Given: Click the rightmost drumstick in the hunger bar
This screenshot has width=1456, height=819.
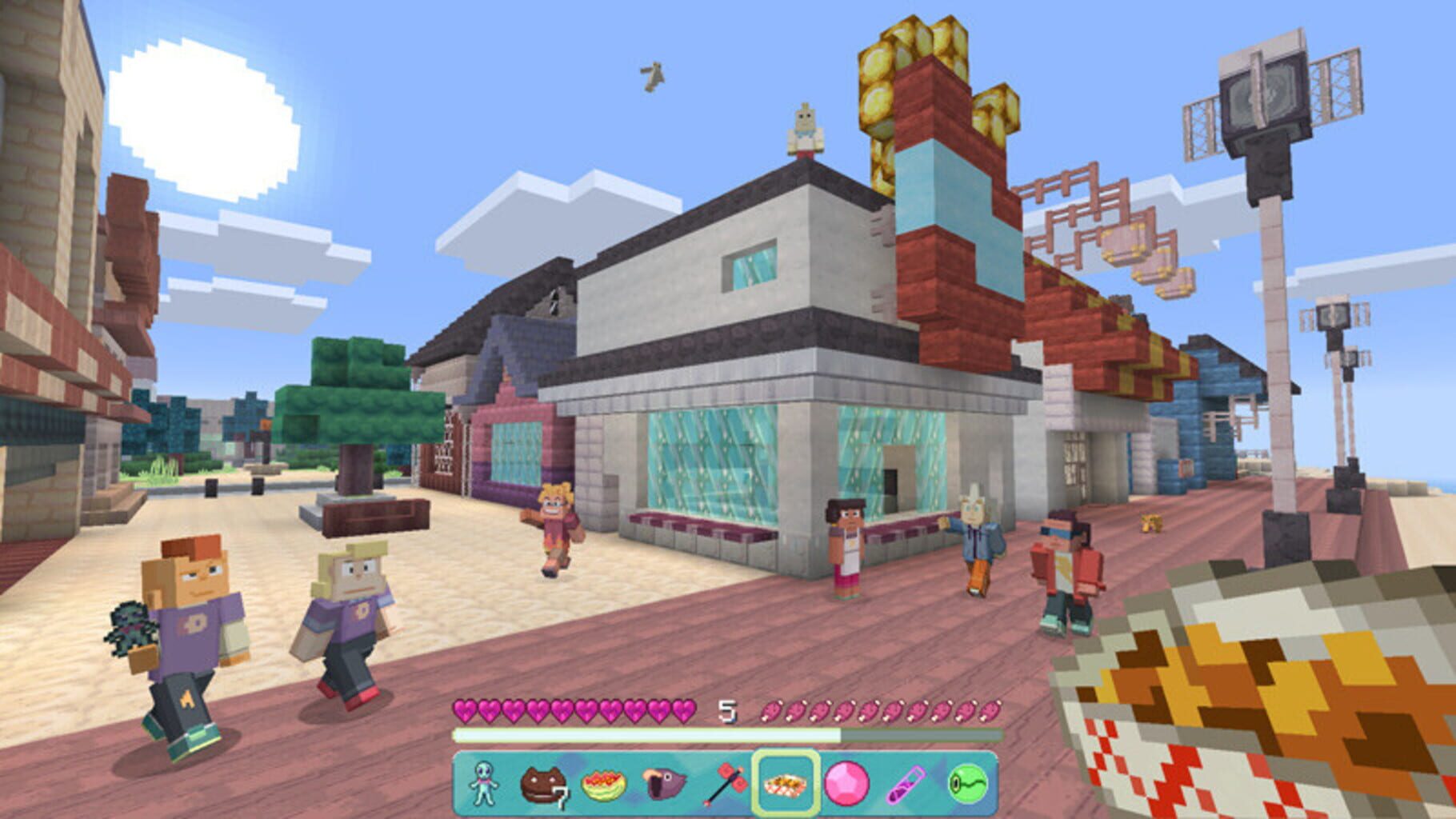Looking at the screenshot, I should (992, 711).
